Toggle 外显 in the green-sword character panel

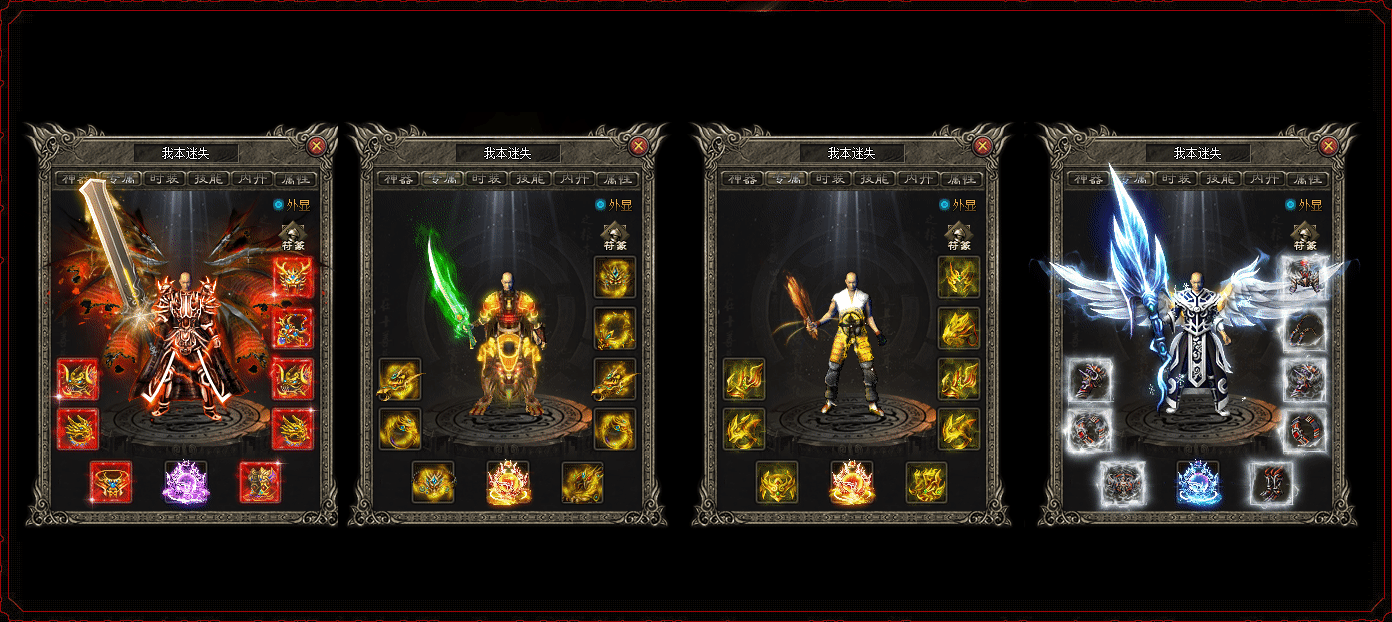coord(601,205)
